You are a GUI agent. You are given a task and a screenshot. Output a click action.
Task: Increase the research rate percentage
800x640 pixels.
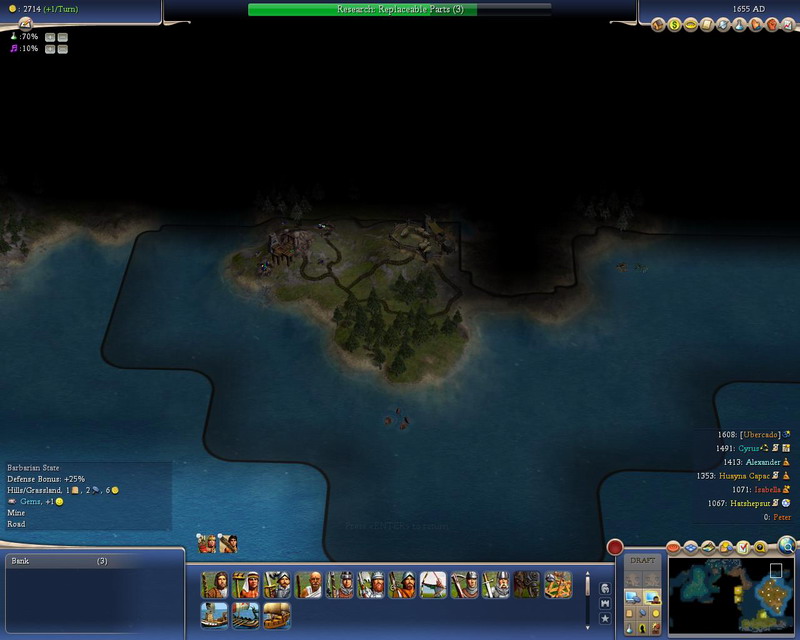click(50, 36)
